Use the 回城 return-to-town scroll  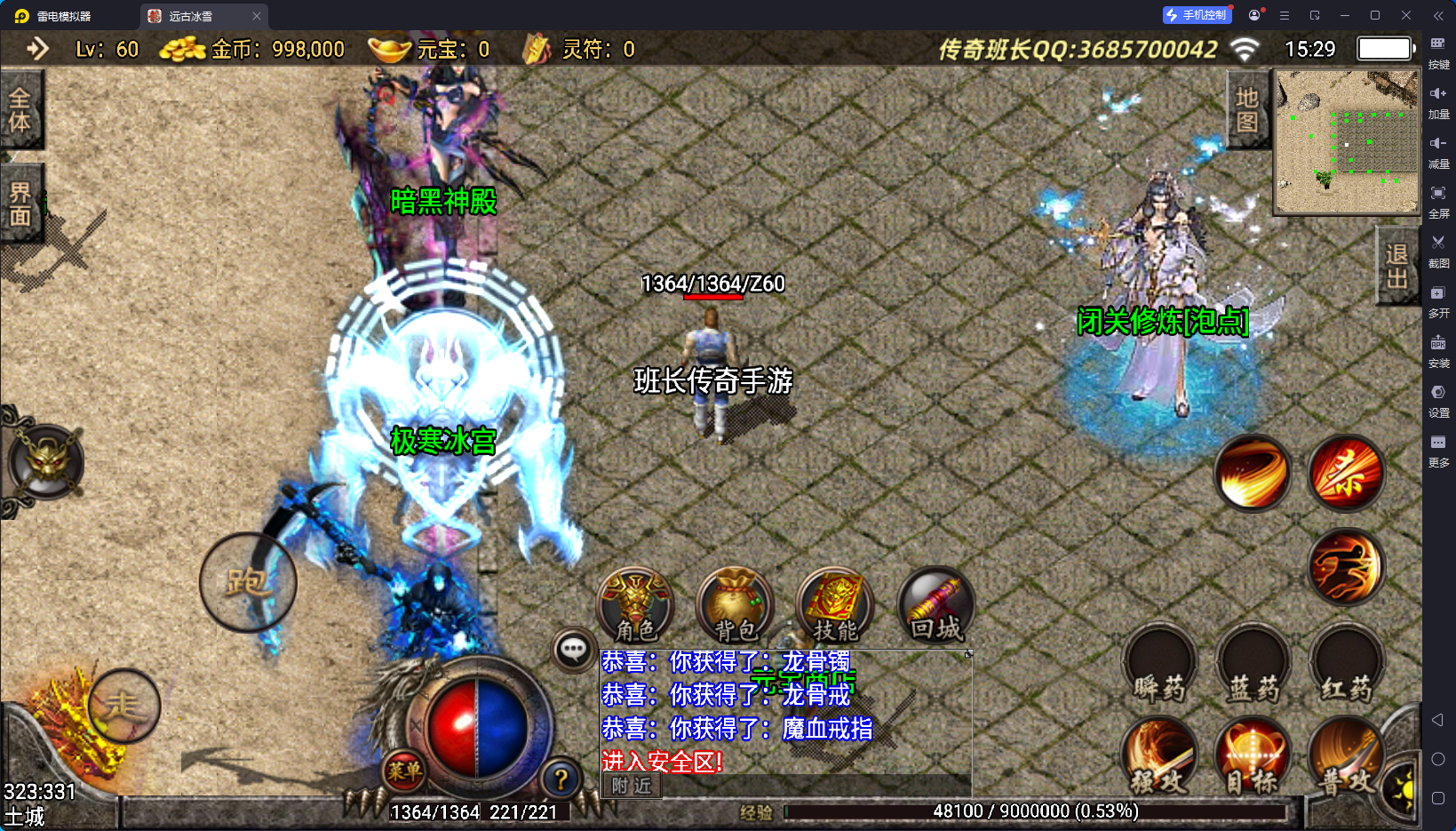[935, 604]
